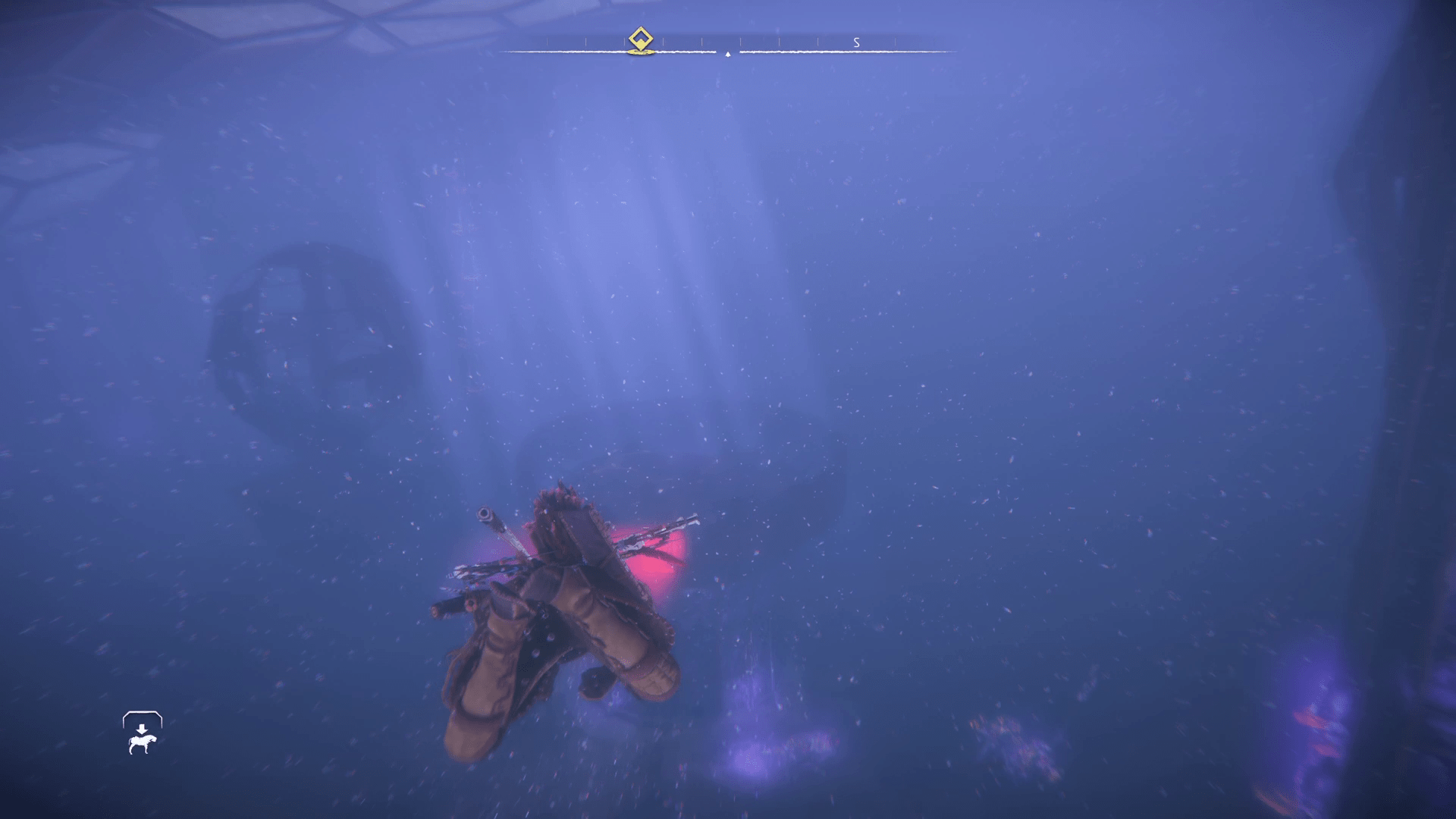Click the S south indicator on the compass
Image resolution: width=1456 pixels, height=819 pixels.
(856, 42)
